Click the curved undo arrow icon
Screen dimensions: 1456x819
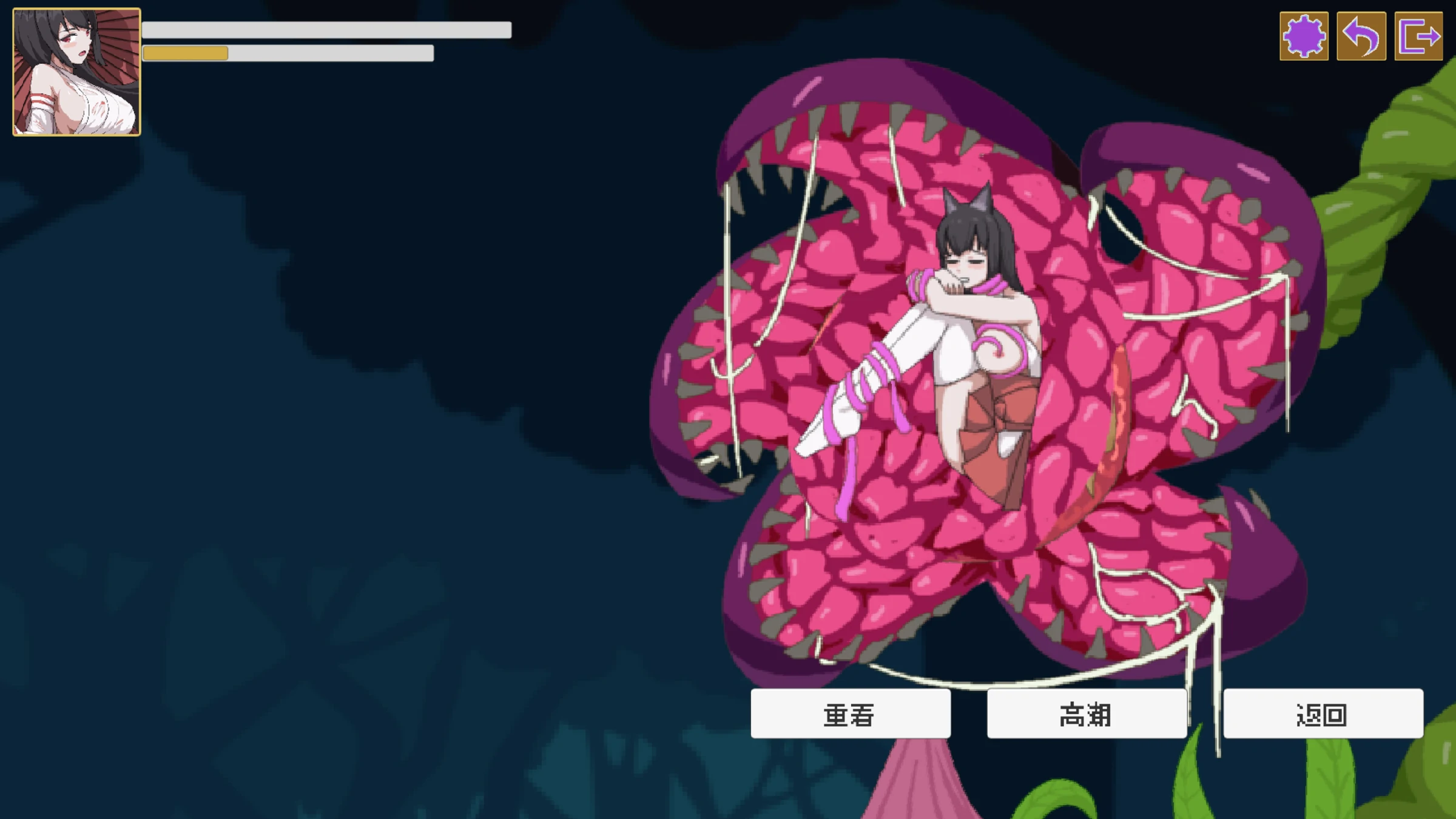pyautogui.click(x=1361, y=36)
